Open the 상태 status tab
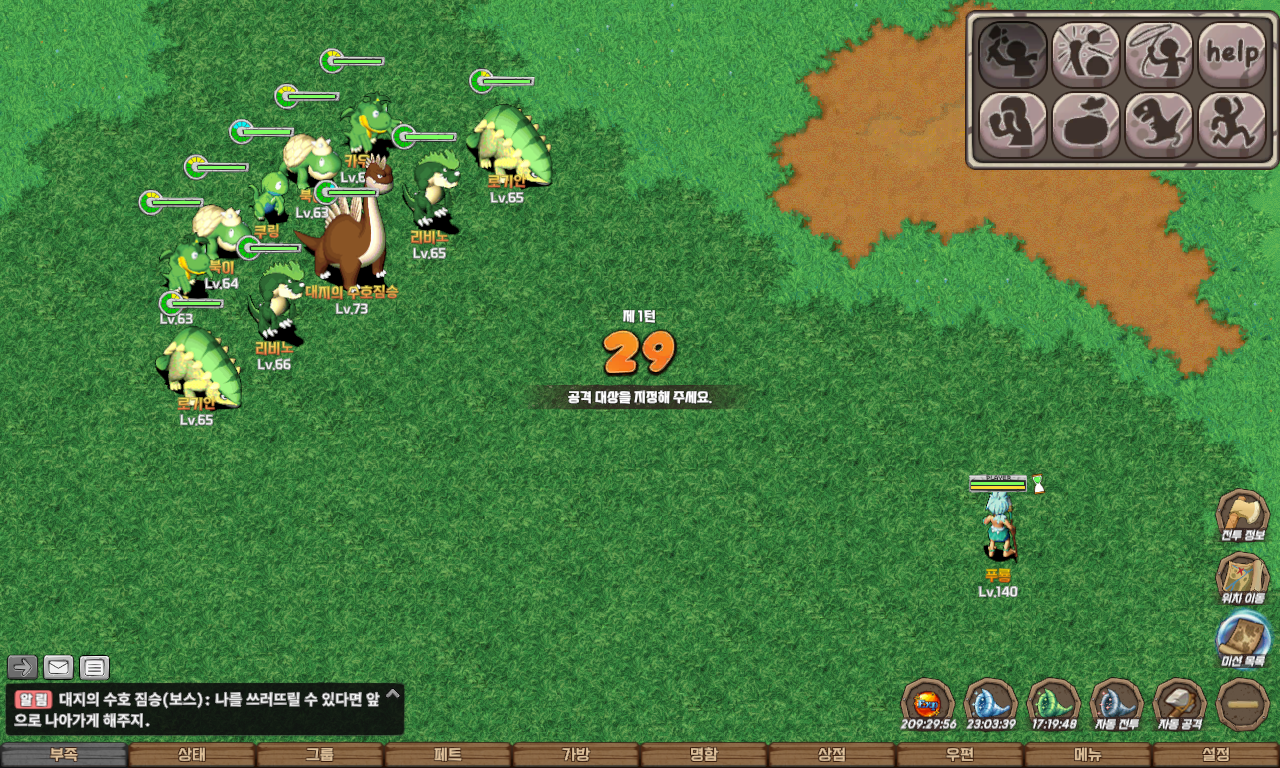The image size is (1280, 768). click(x=192, y=755)
